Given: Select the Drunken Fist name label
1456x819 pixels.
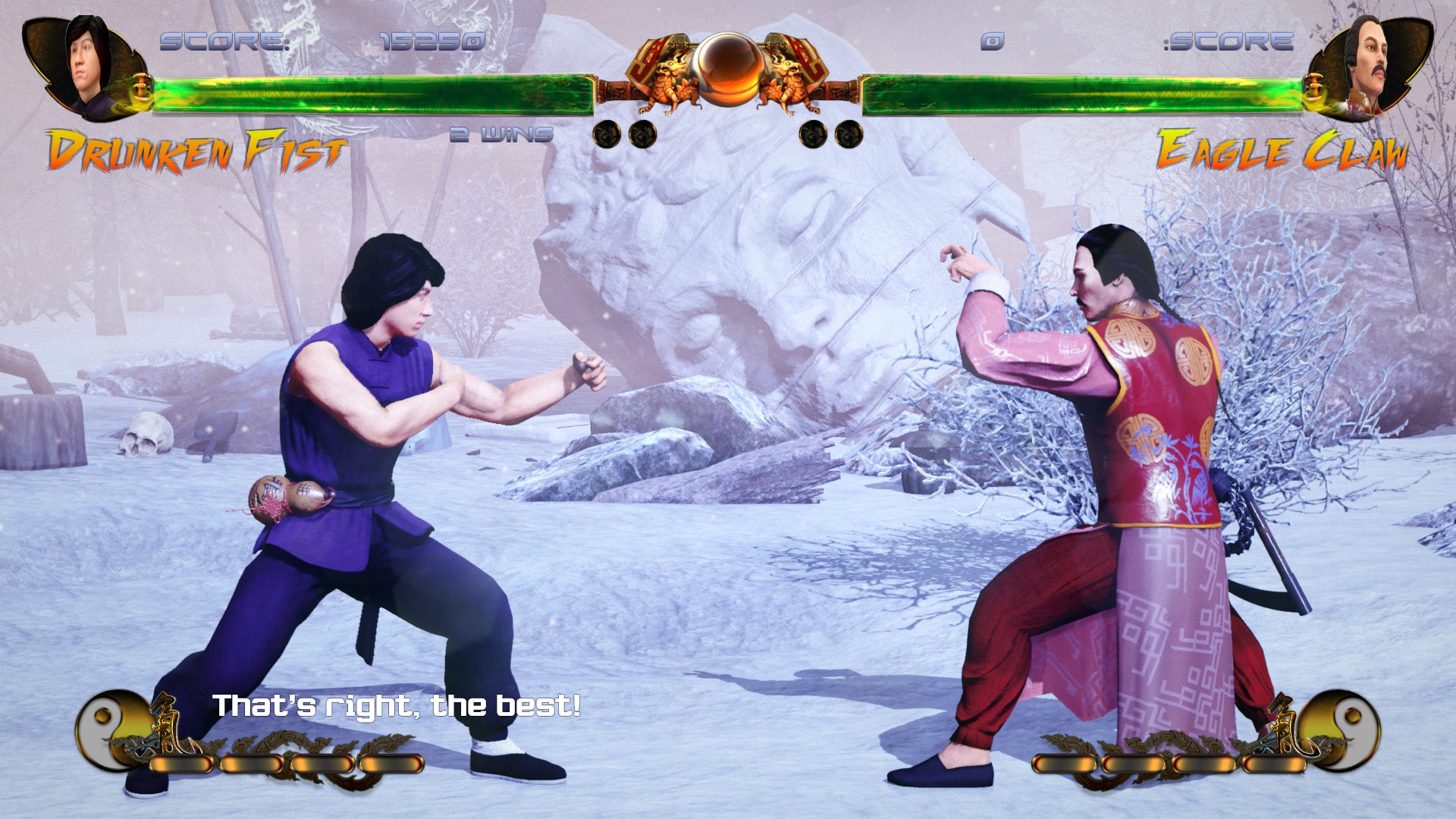Looking at the screenshot, I should click(196, 149).
